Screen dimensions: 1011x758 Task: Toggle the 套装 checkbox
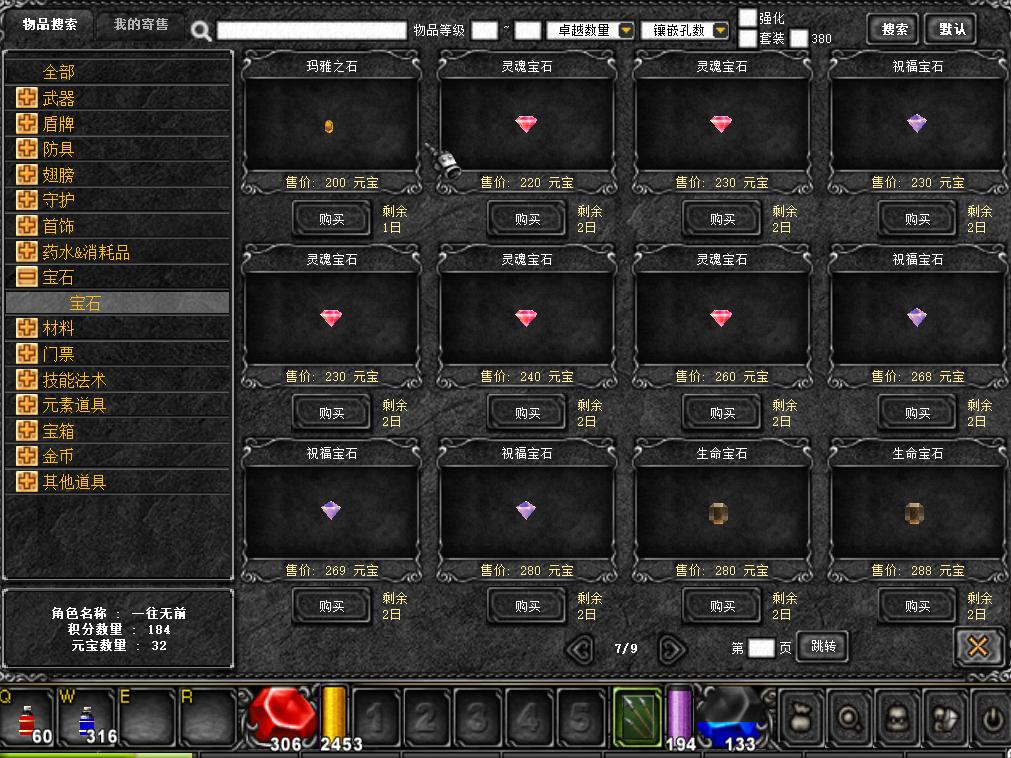pos(748,39)
